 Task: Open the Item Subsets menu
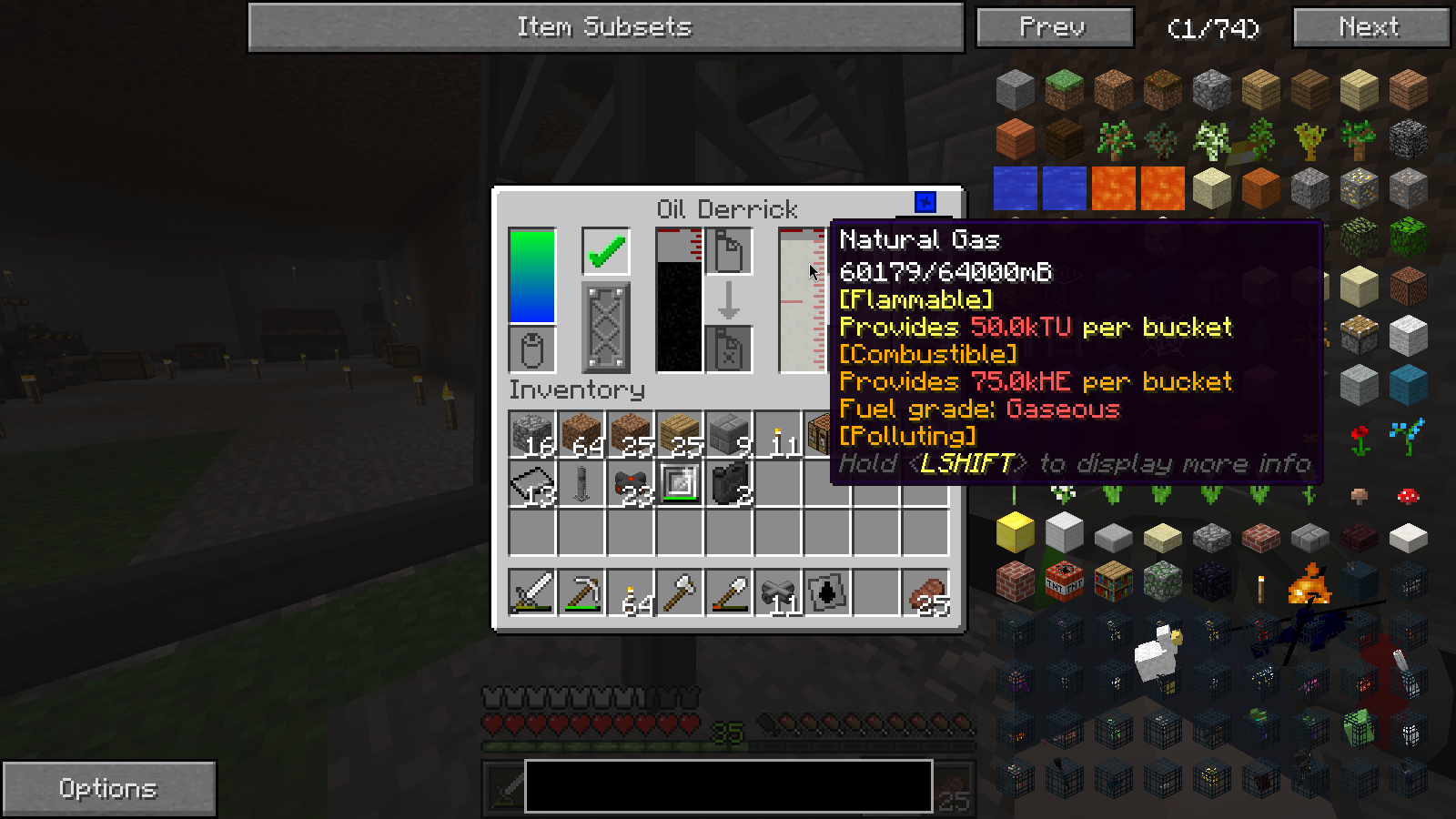pyautogui.click(x=605, y=27)
